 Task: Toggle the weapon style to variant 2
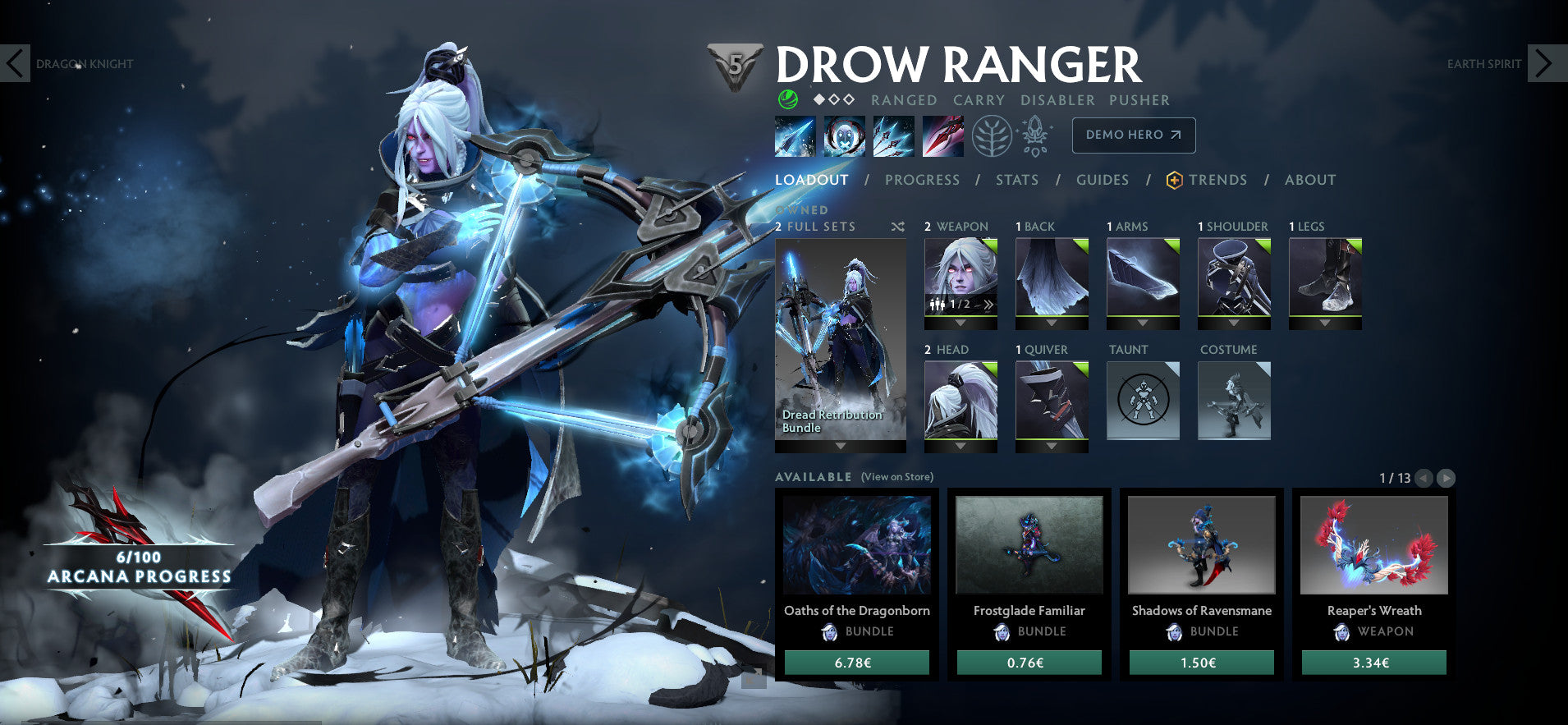coord(987,305)
